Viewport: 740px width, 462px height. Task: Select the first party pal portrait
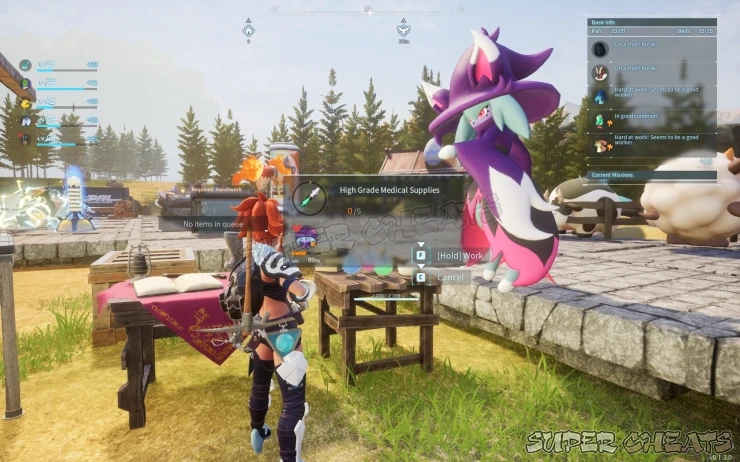(25, 66)
